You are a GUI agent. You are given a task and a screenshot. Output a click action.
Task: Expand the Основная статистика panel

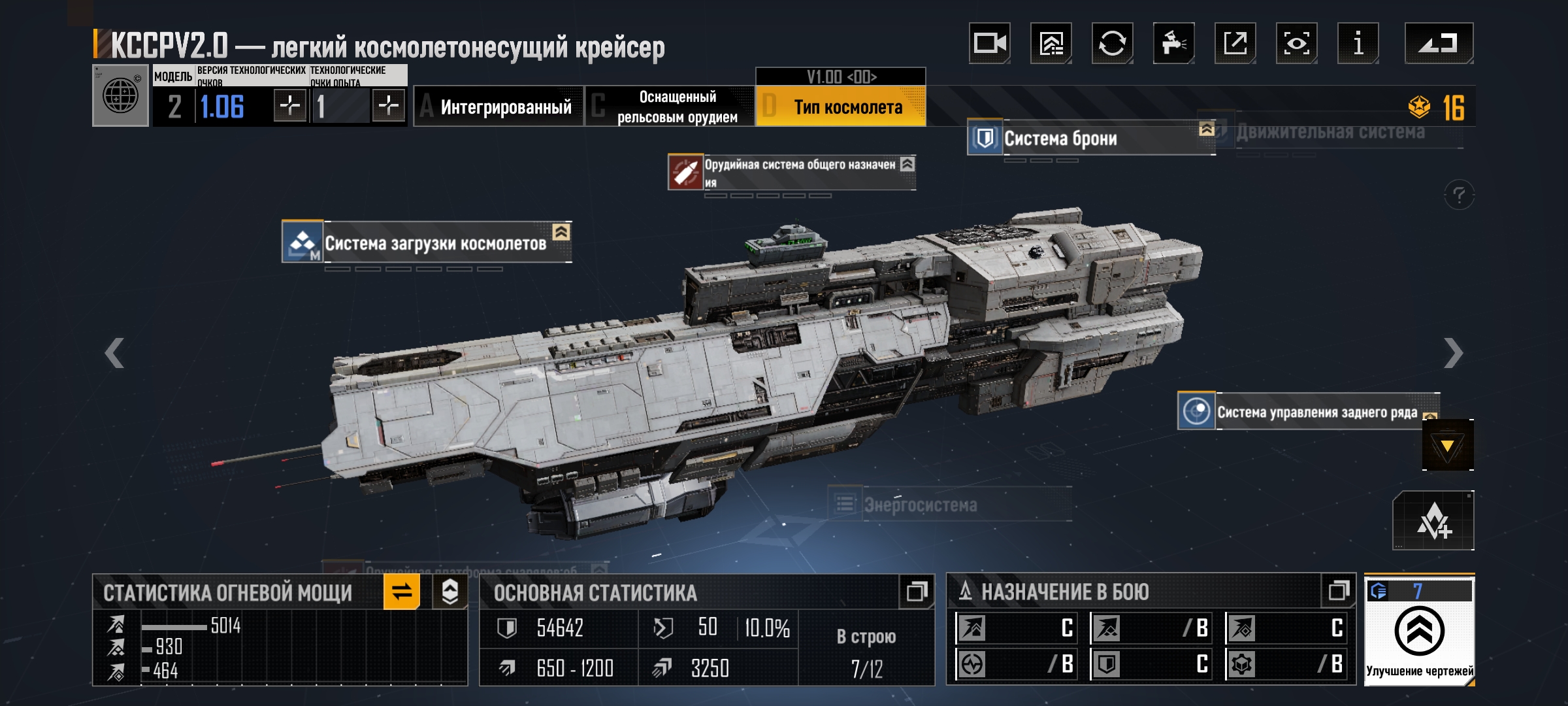916,592
